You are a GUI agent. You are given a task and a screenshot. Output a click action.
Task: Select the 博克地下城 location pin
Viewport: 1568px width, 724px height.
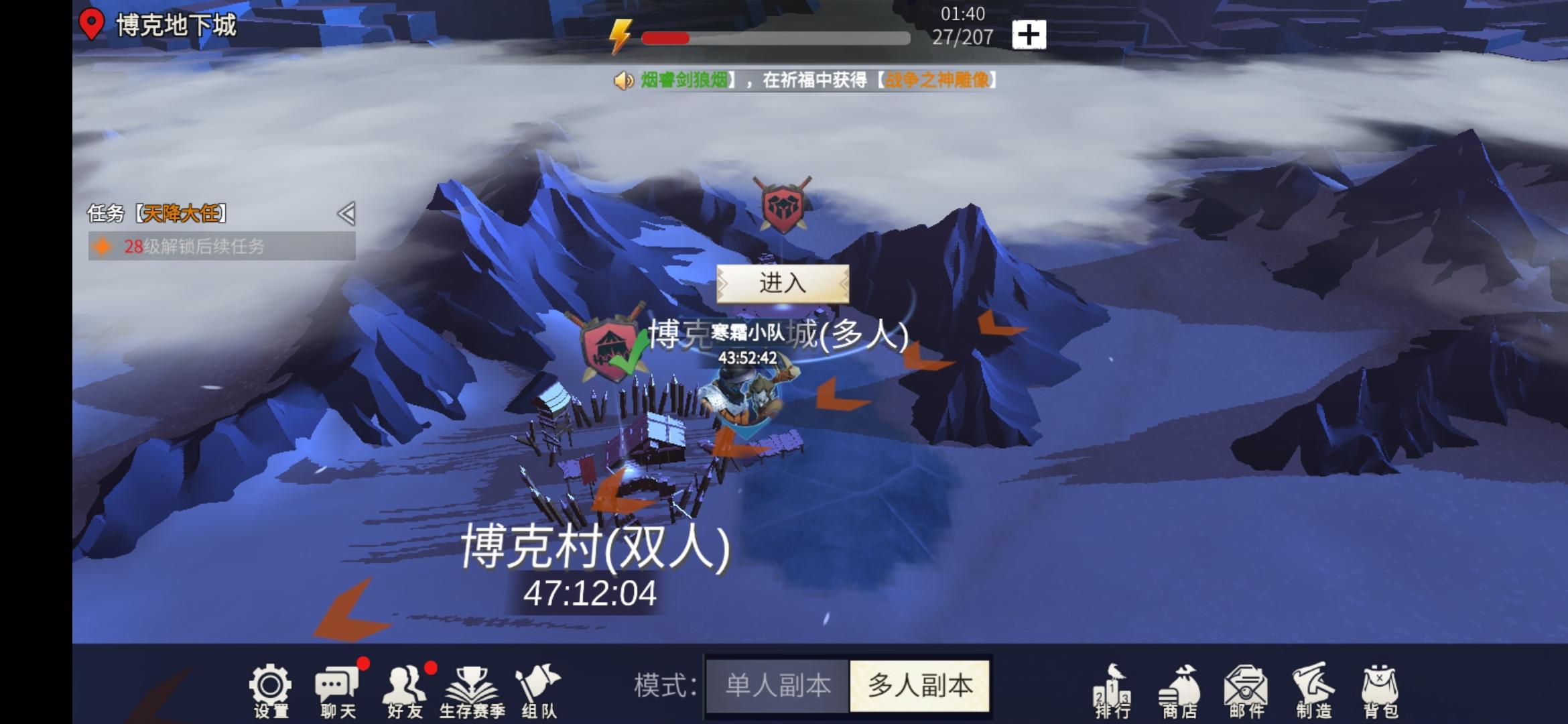[91, 25]
